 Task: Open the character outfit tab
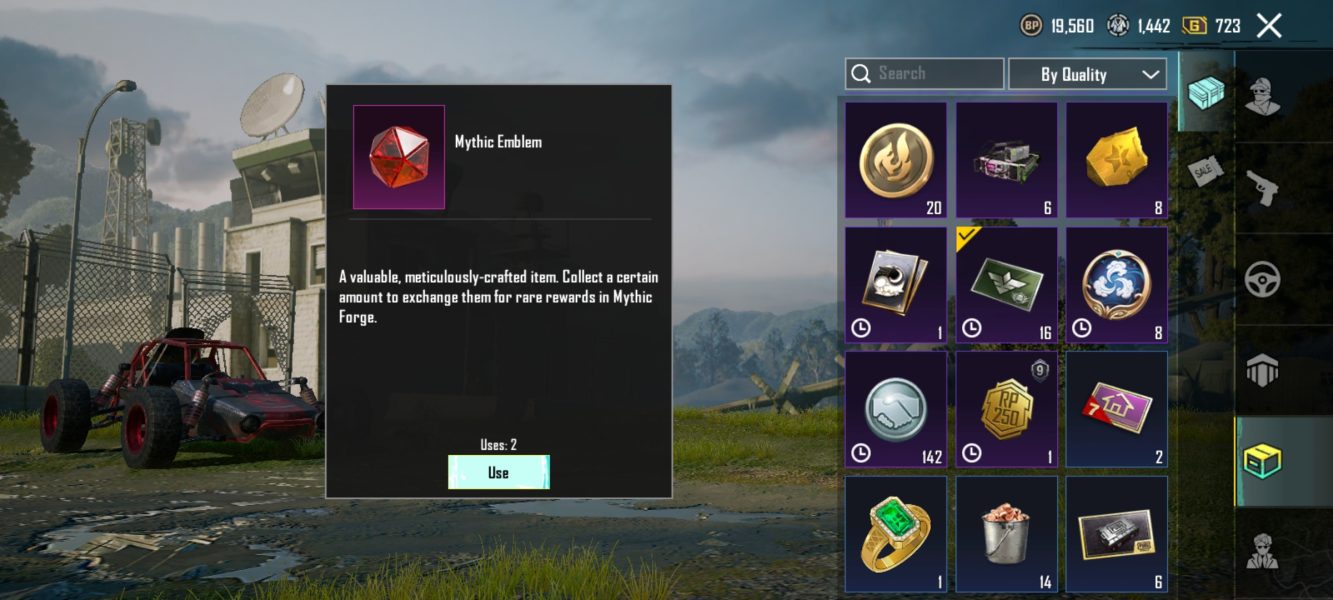1264,97
